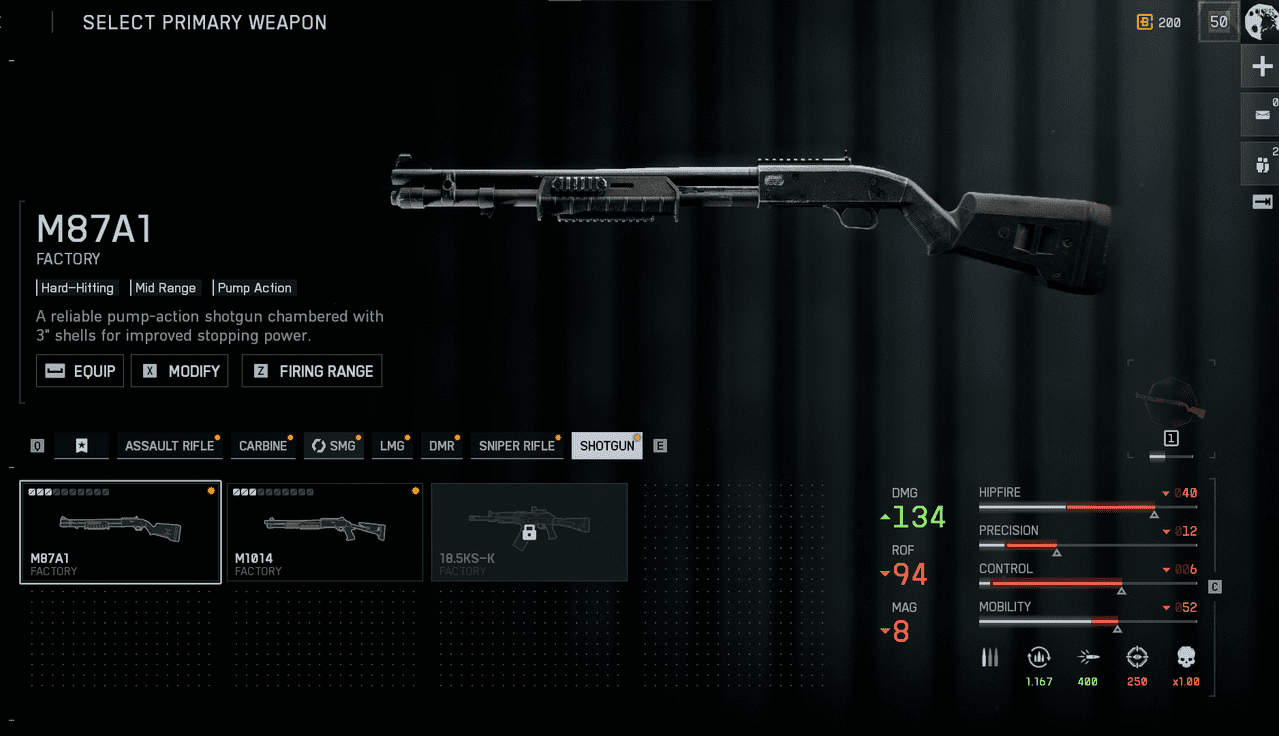1279x736 pixels.
Task: Select the SMG tab
Action: (x=333, y=446)
